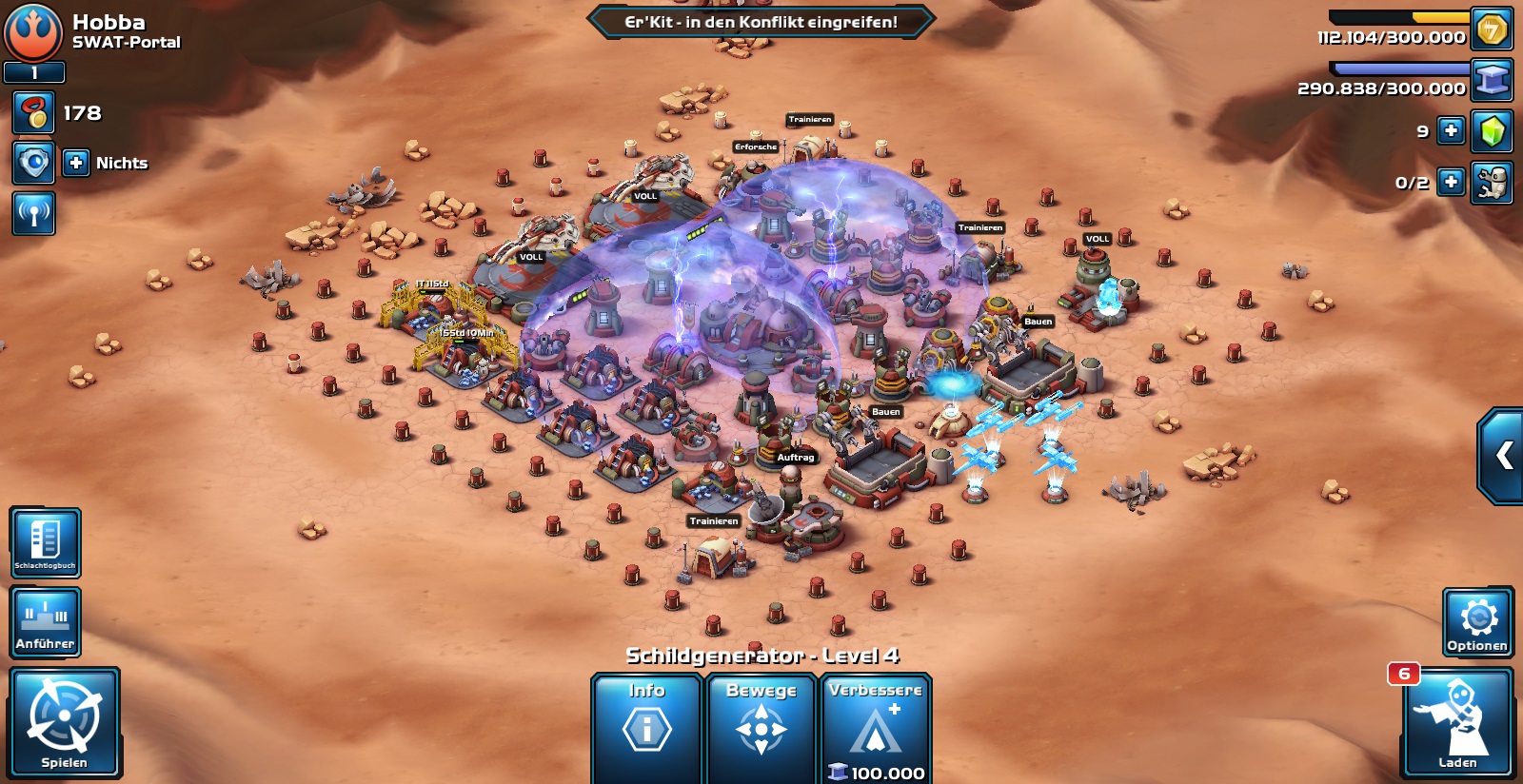Open the Schlachtlogbuch battle log
Image resolution: width=1523 pixels, height=784 pixels.
(x=45, y=542)
